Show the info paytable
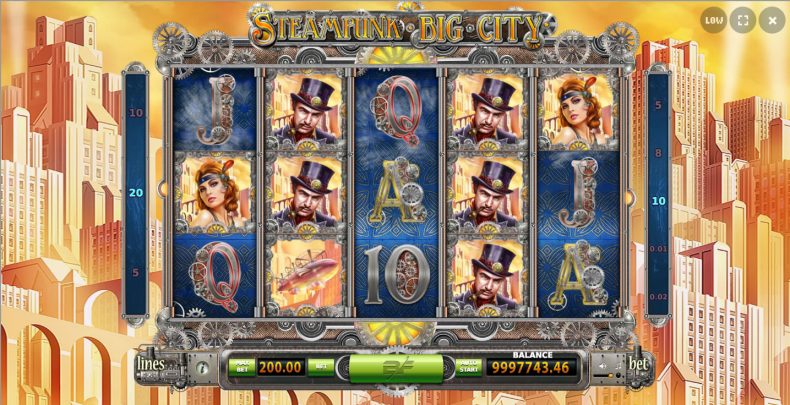790x405 pixels. (x=200, y=367)
